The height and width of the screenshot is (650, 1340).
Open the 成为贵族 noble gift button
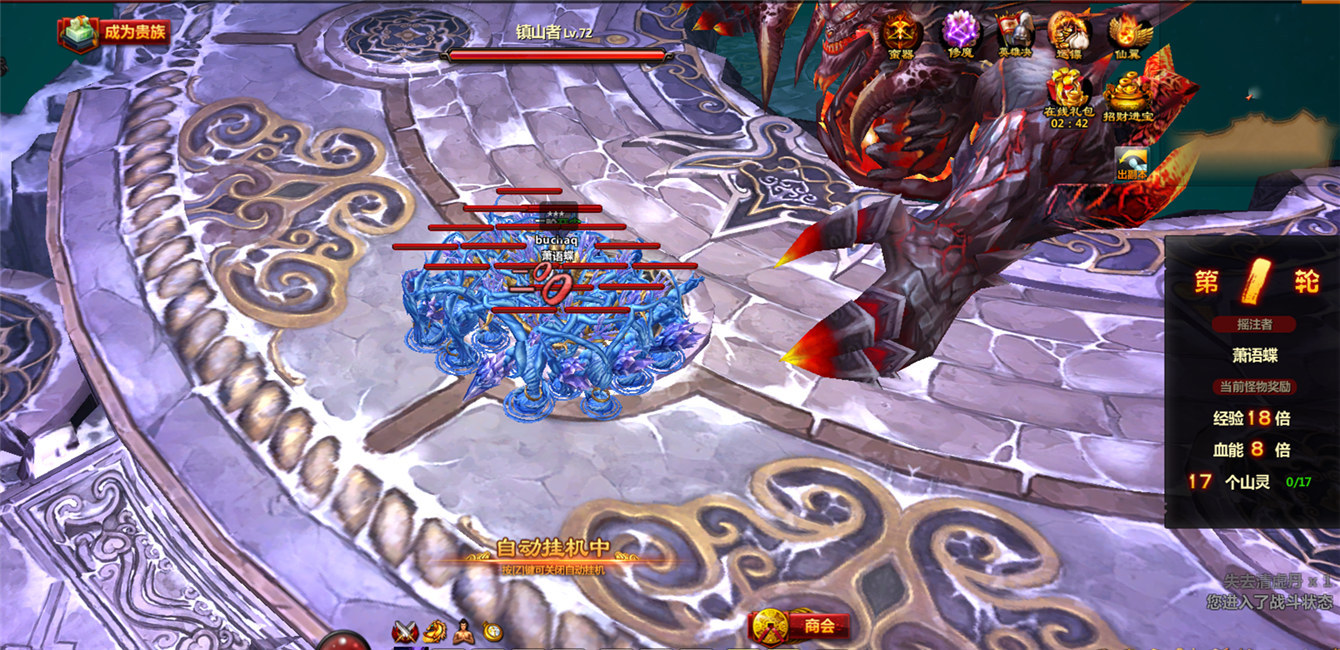click(x=113, y=31)
